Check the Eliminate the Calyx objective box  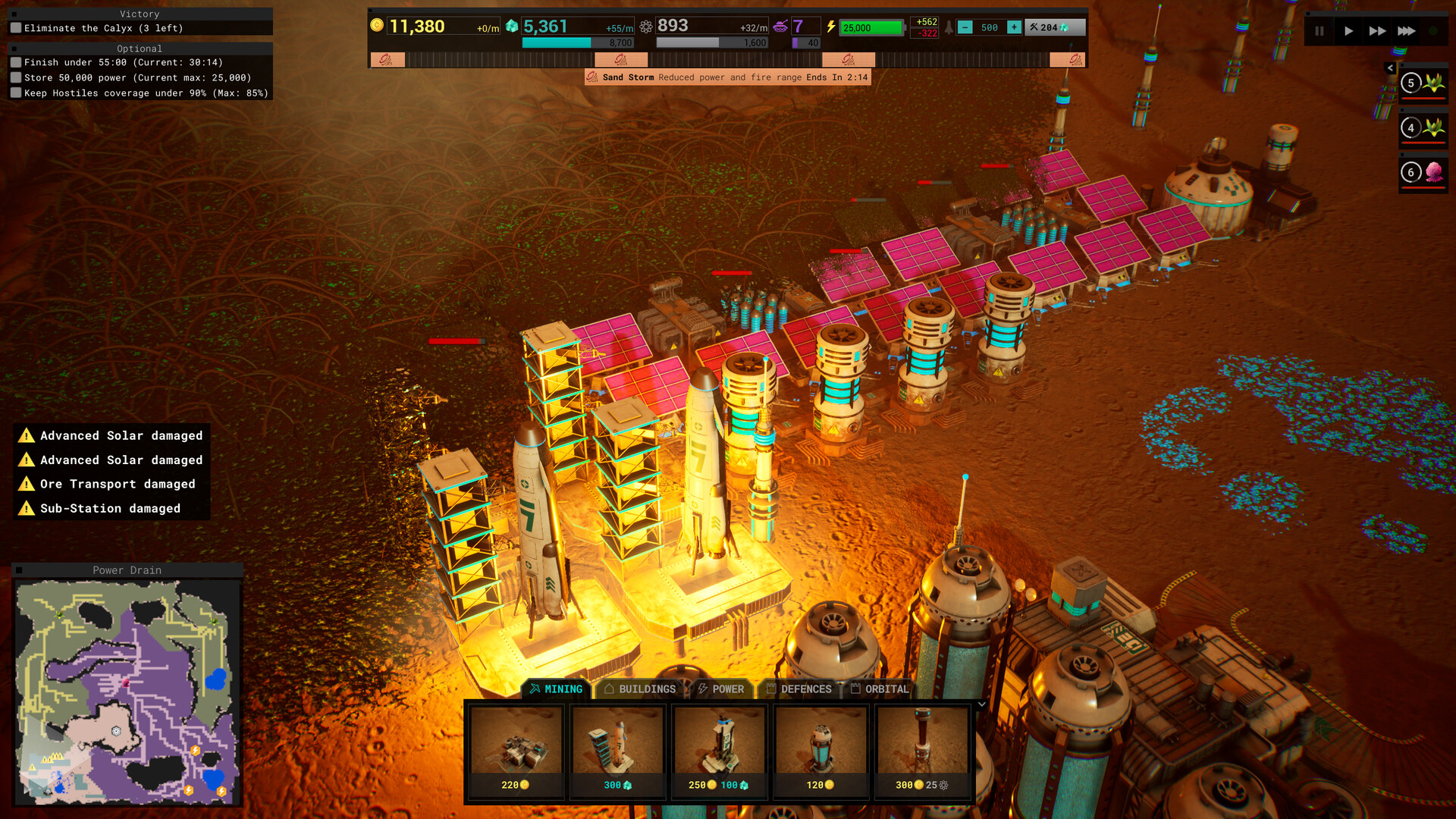16,27
